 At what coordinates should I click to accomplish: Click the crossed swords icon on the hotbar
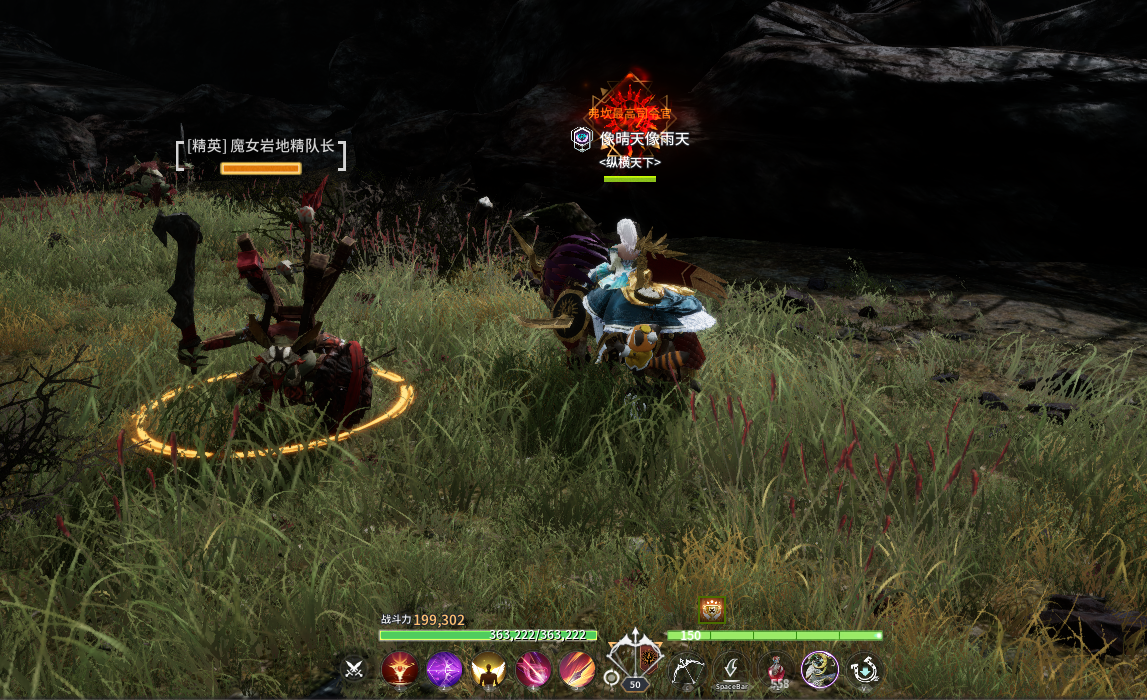tap(352, 669)
